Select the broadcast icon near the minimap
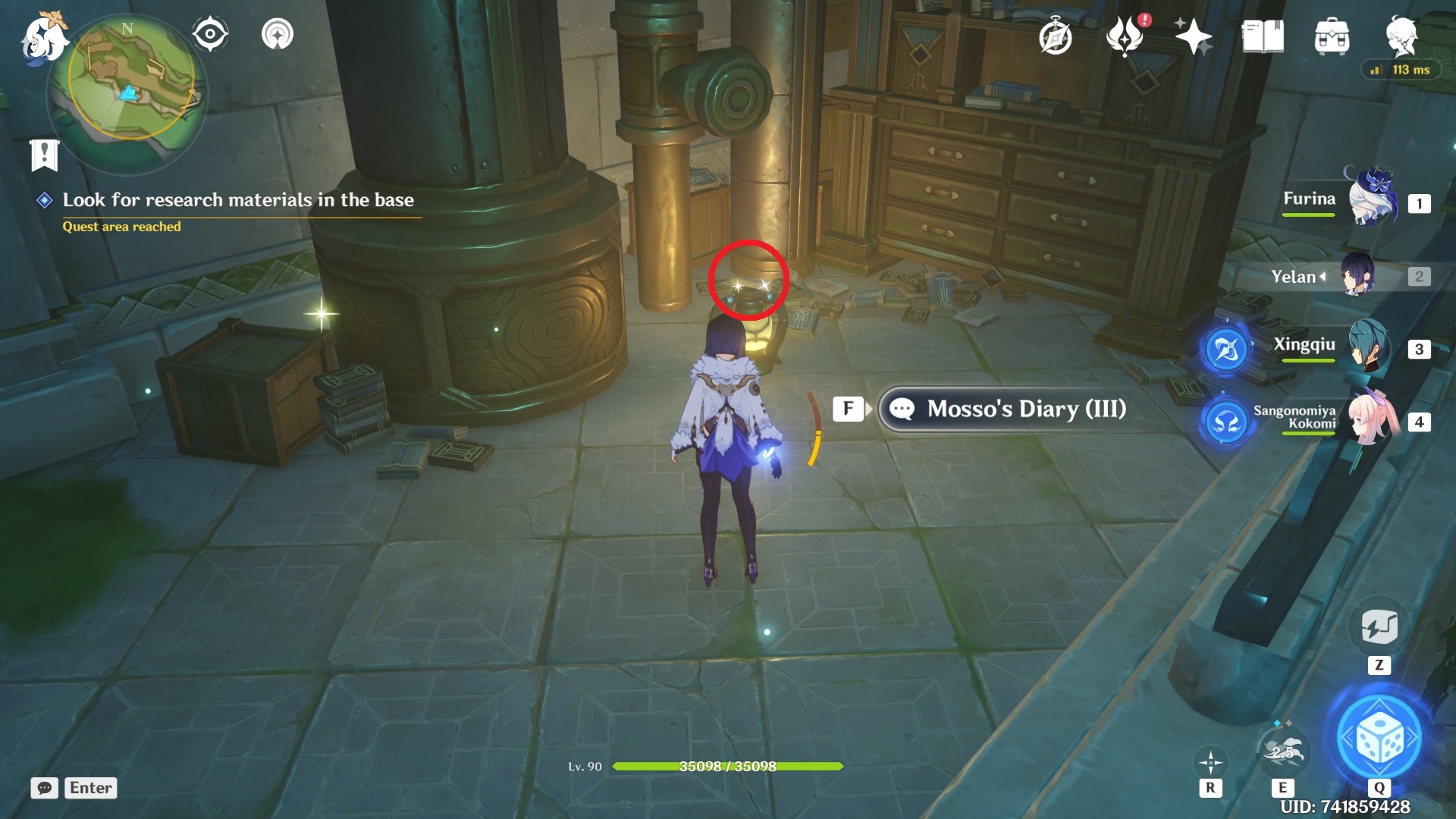Screen dimensions: 1456x819 click(x=278, y=33)
